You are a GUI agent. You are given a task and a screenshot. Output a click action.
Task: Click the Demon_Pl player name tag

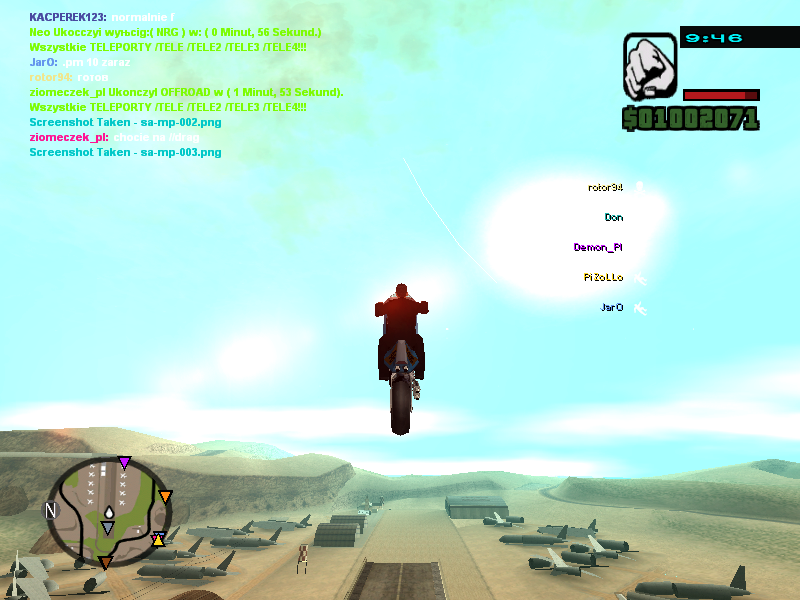coord(598,247)
